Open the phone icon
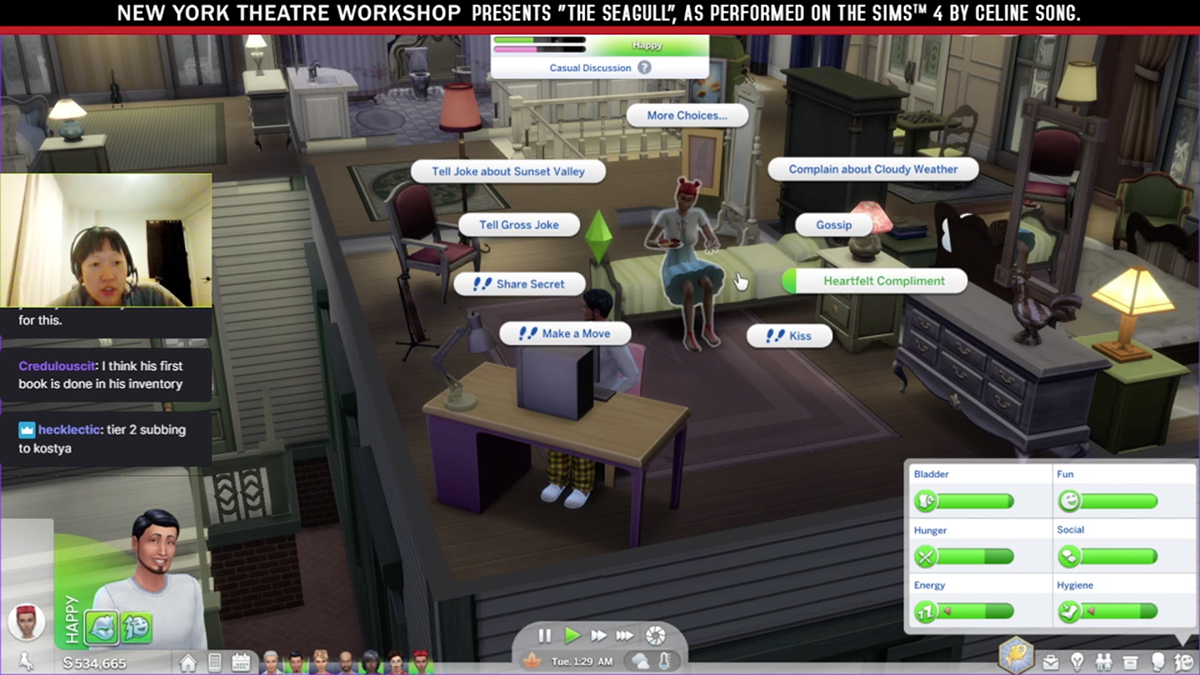 coord(215,662)
